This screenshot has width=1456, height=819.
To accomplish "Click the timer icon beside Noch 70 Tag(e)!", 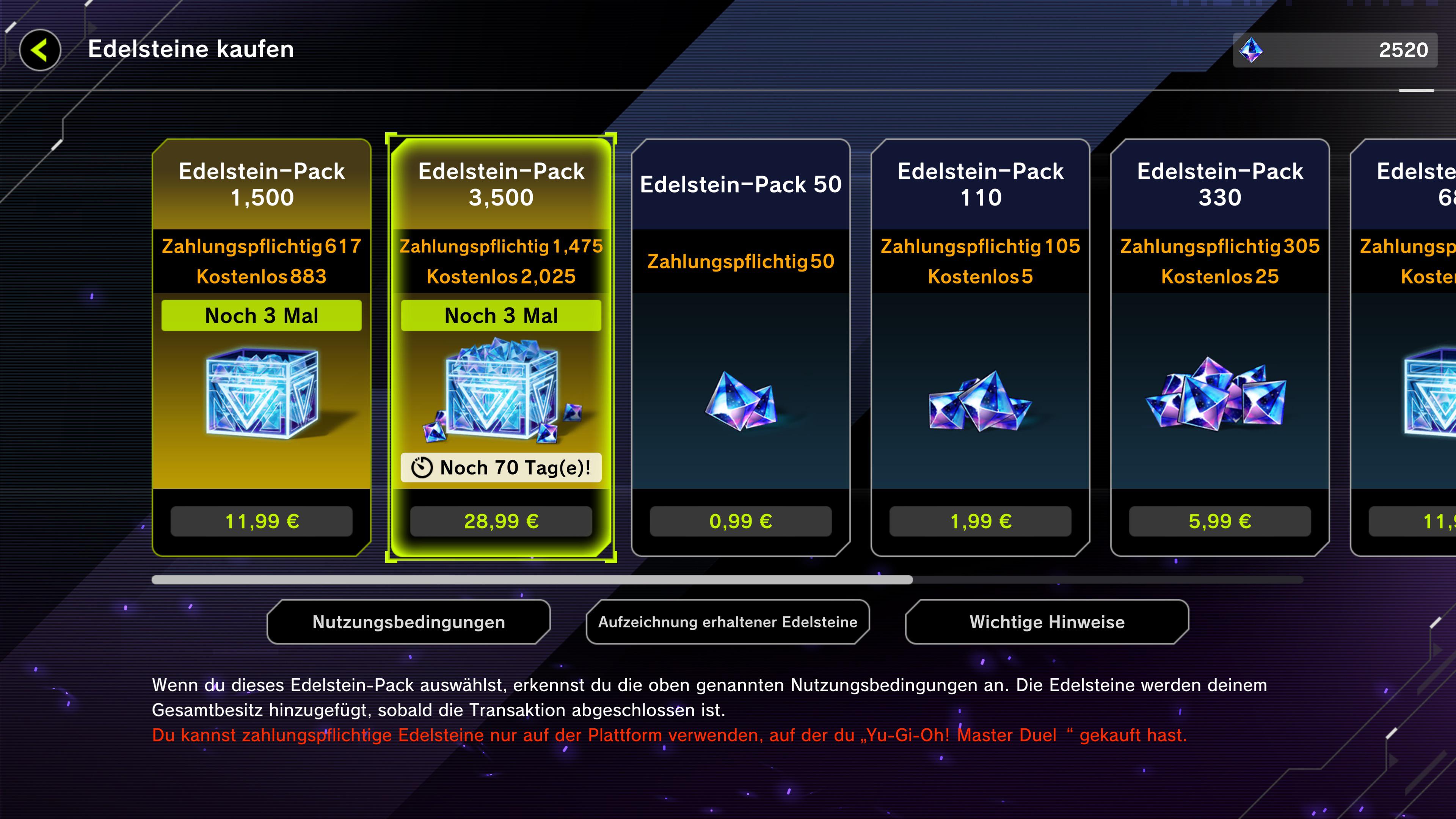I will (423, 468).
